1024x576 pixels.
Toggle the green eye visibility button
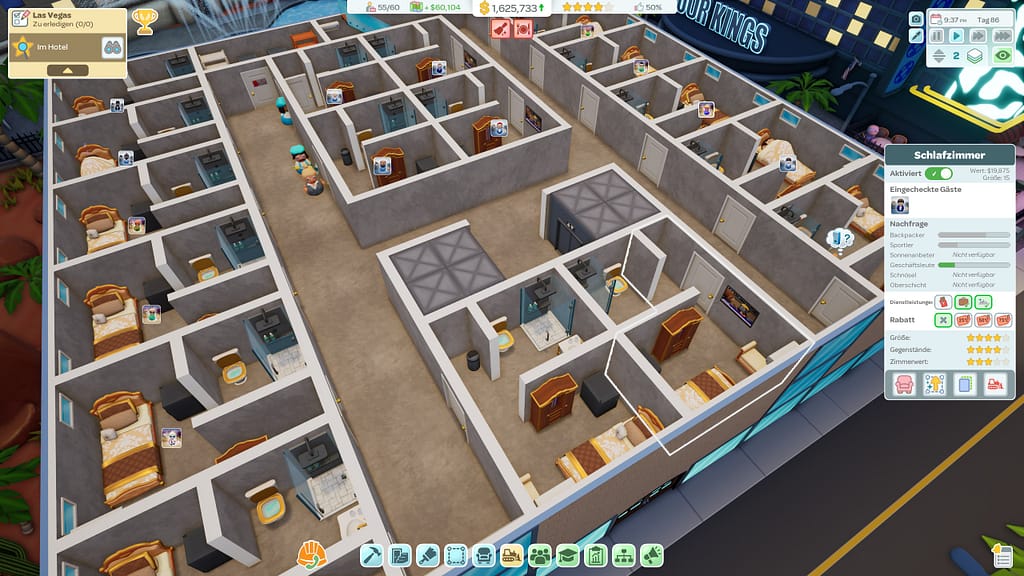pos(1001,56)
